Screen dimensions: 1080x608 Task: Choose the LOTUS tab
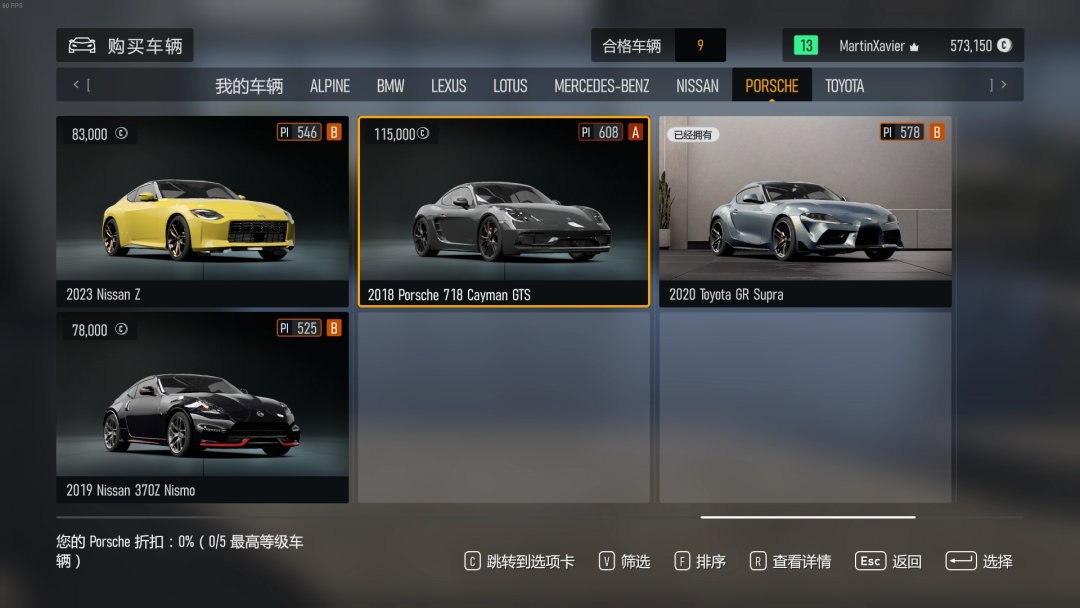click(510, 86)
